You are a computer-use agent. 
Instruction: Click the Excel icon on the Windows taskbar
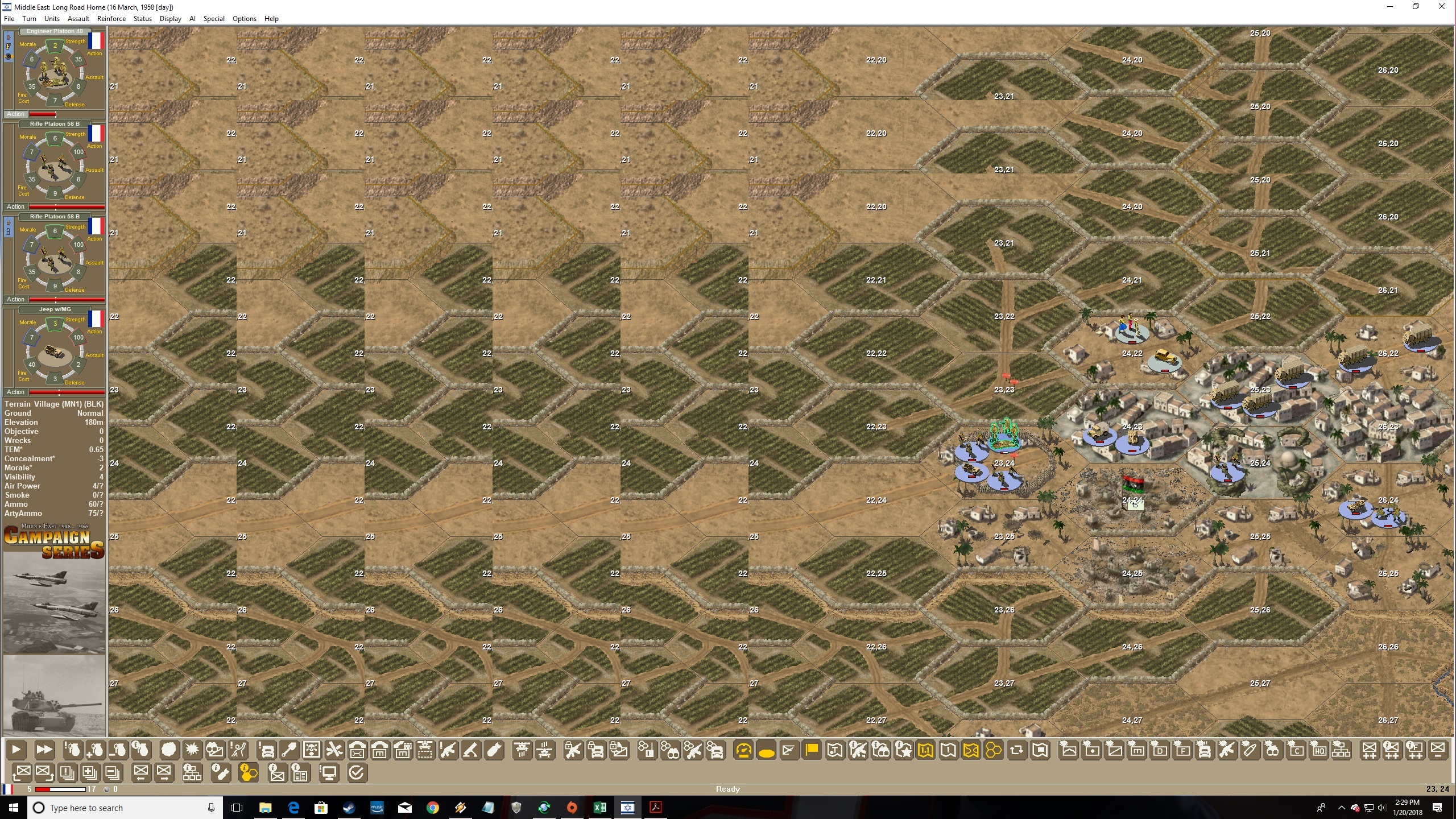600,807
